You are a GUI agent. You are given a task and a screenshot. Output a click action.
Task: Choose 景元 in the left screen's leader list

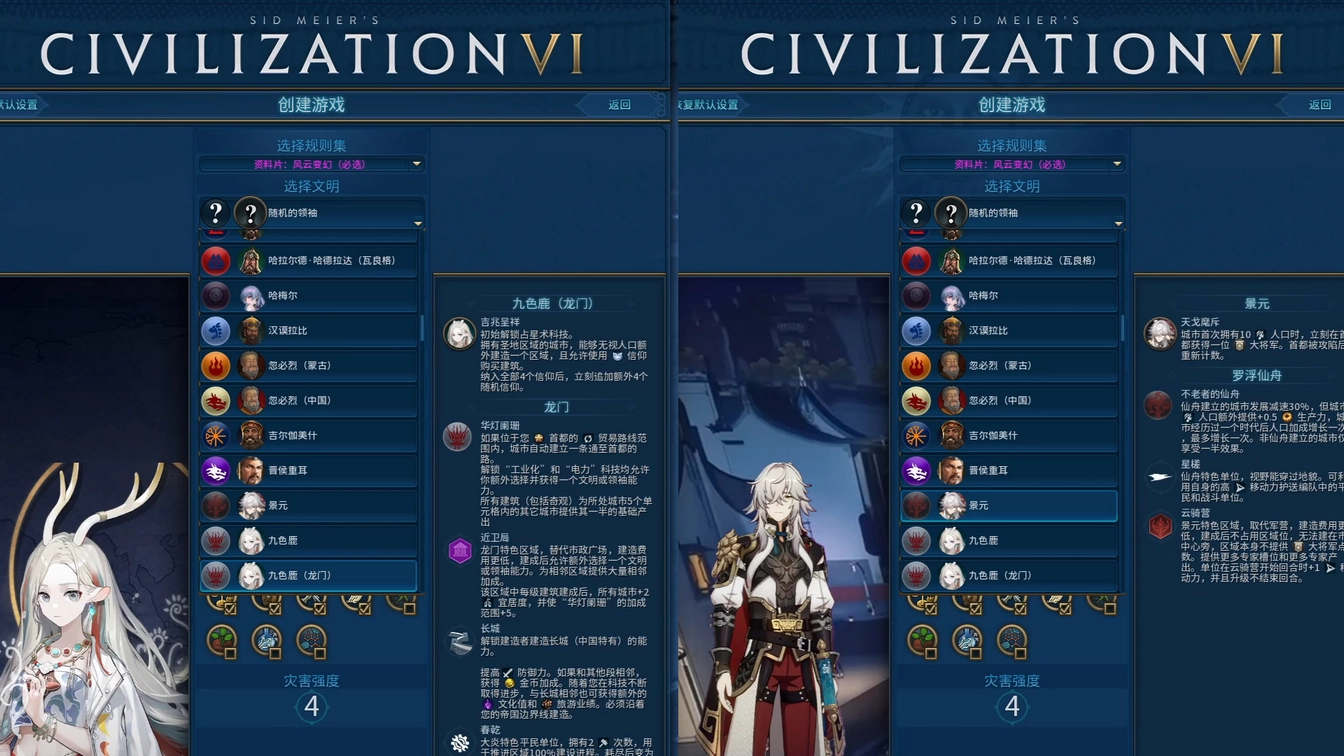[x=309, y=505]
